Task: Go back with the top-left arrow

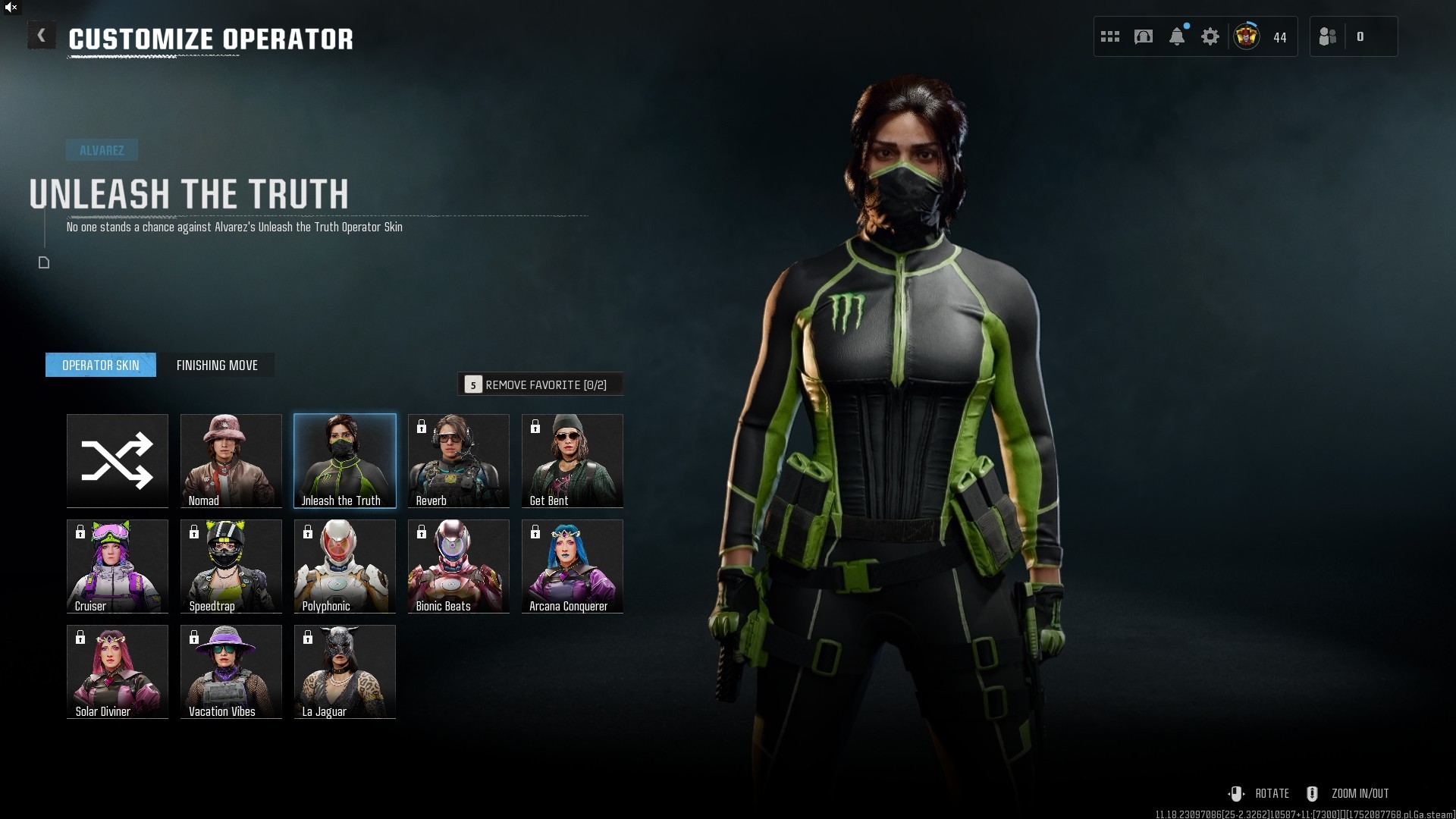Action: tap(42, 36)
